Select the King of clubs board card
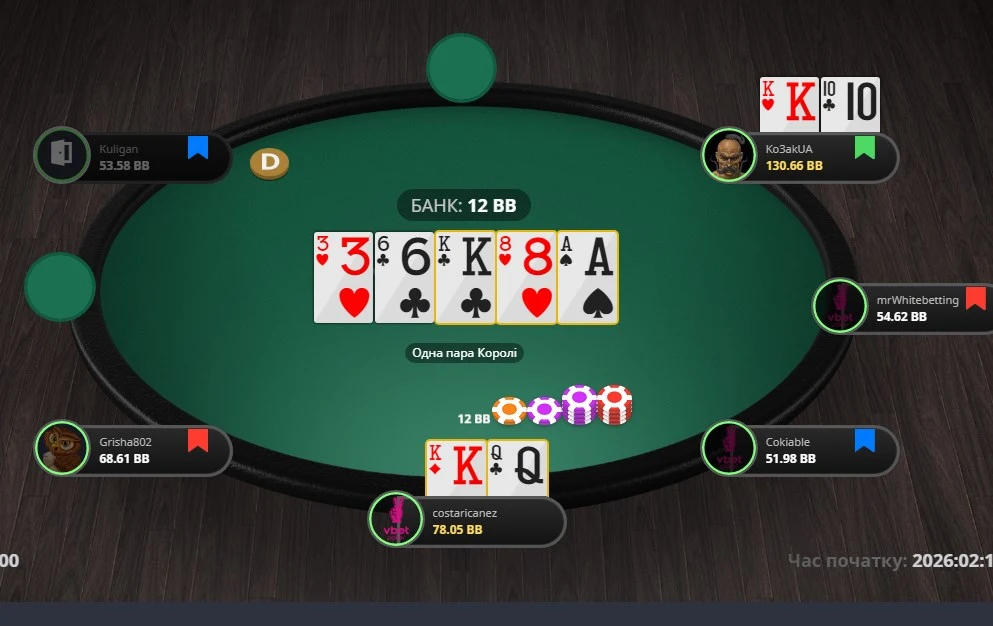The height and width of the screenshot is (626, 993). click(465, 278)
